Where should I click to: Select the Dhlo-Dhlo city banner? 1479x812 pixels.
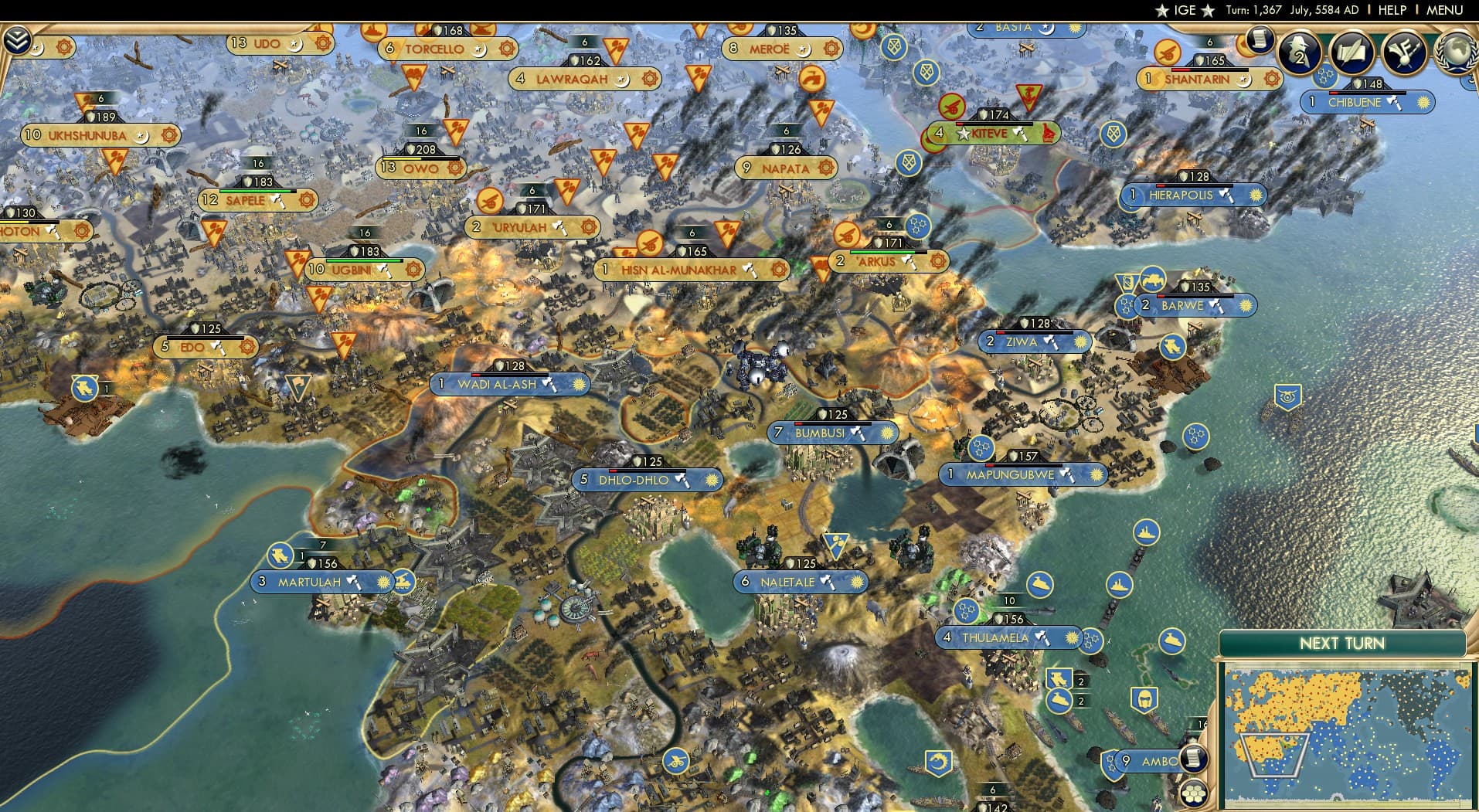(649, 480)
